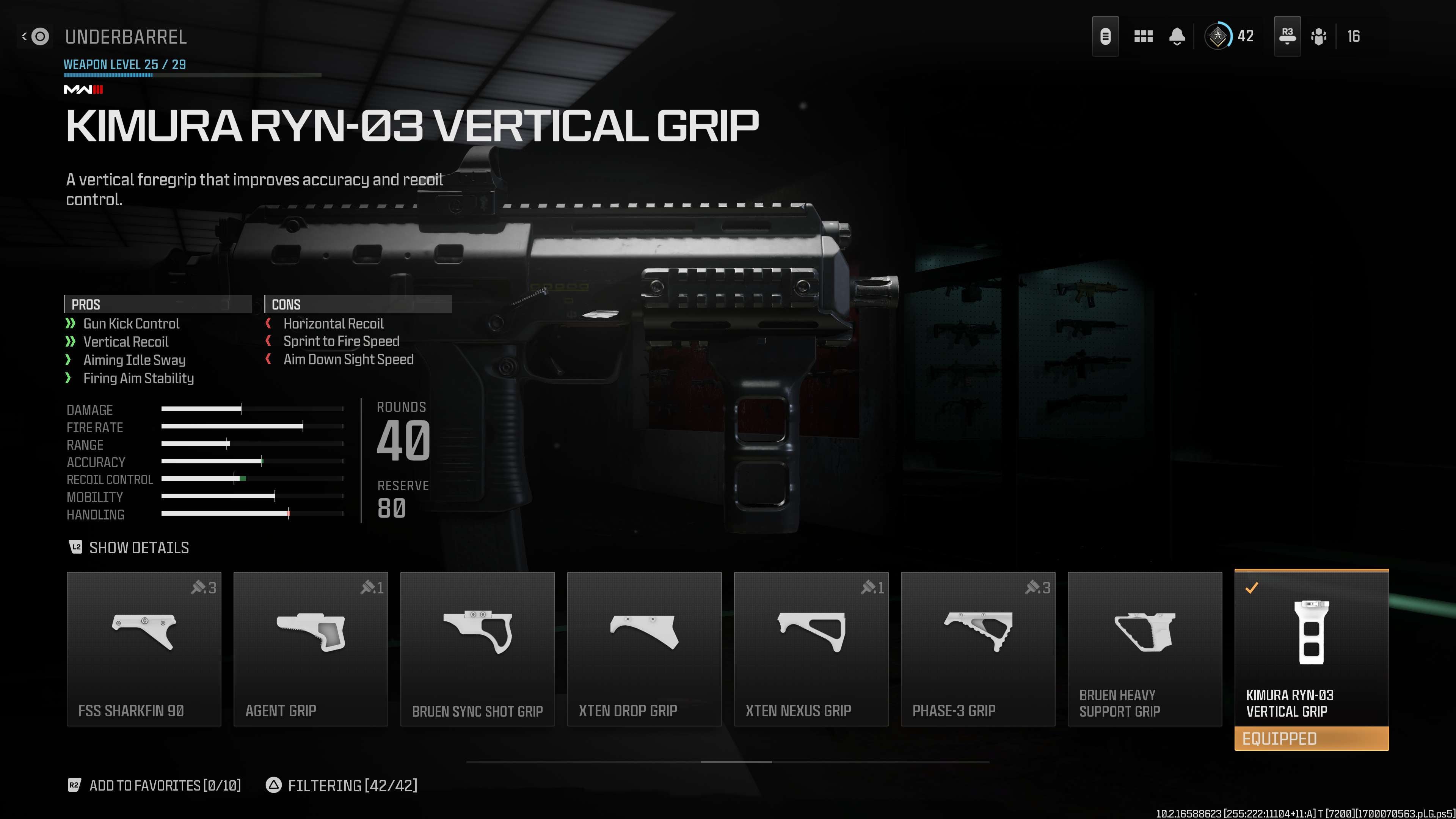Open the notifications bell
Image resolution: width=1456 pixels, height=819 pixels.
click(1177, 37)
